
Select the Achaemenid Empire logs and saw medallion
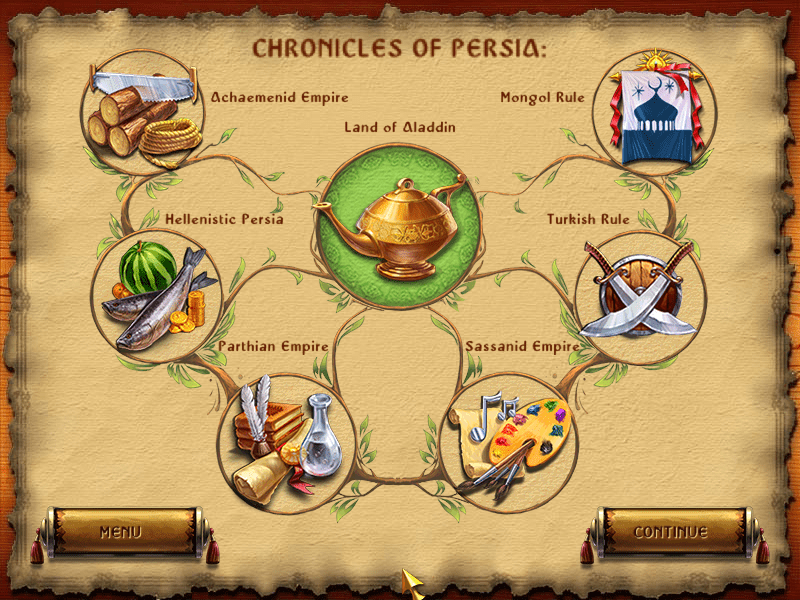click(142, 112)
